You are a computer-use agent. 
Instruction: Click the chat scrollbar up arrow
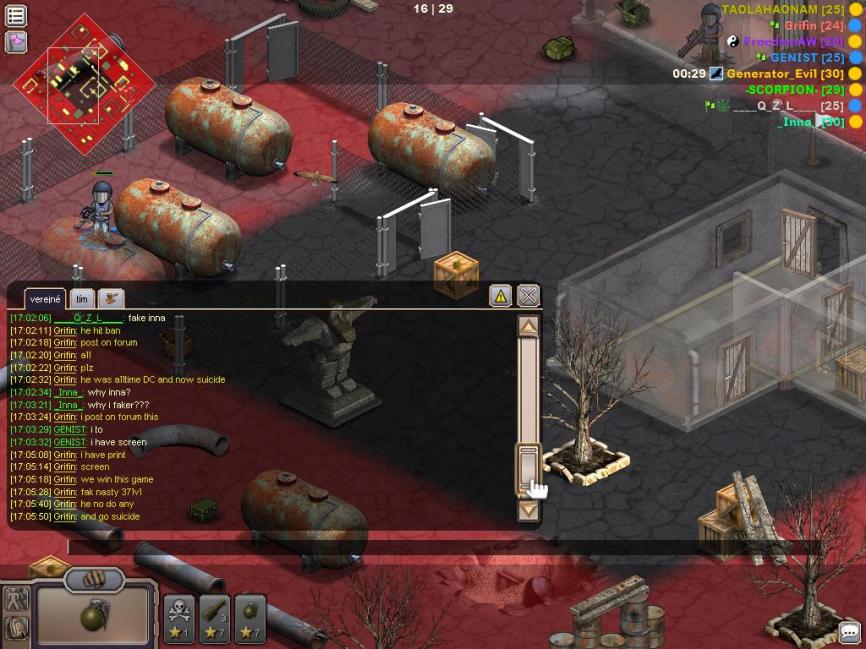tap(528, 326)
